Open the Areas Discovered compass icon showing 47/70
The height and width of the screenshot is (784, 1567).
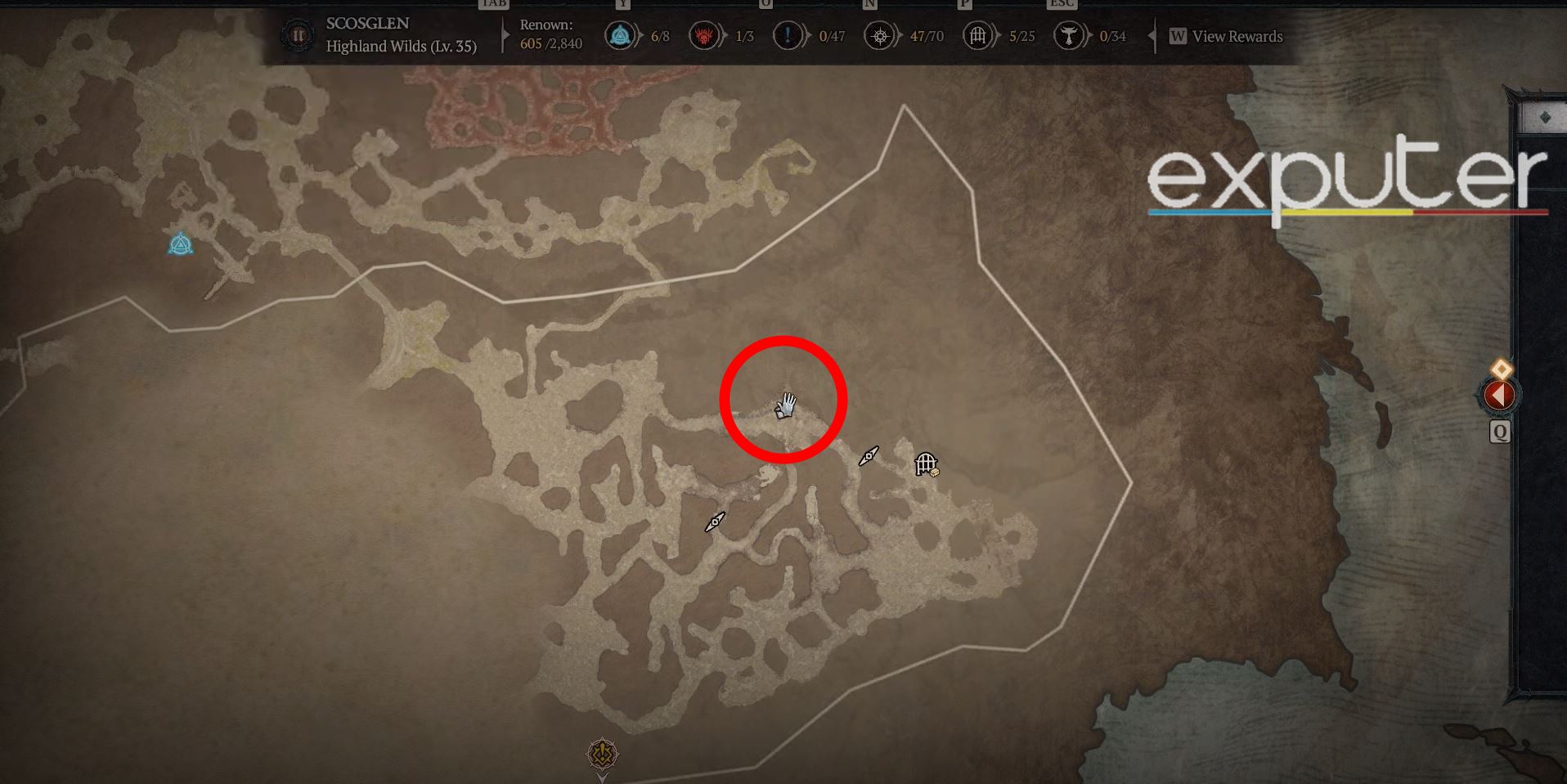coord(880,36)
